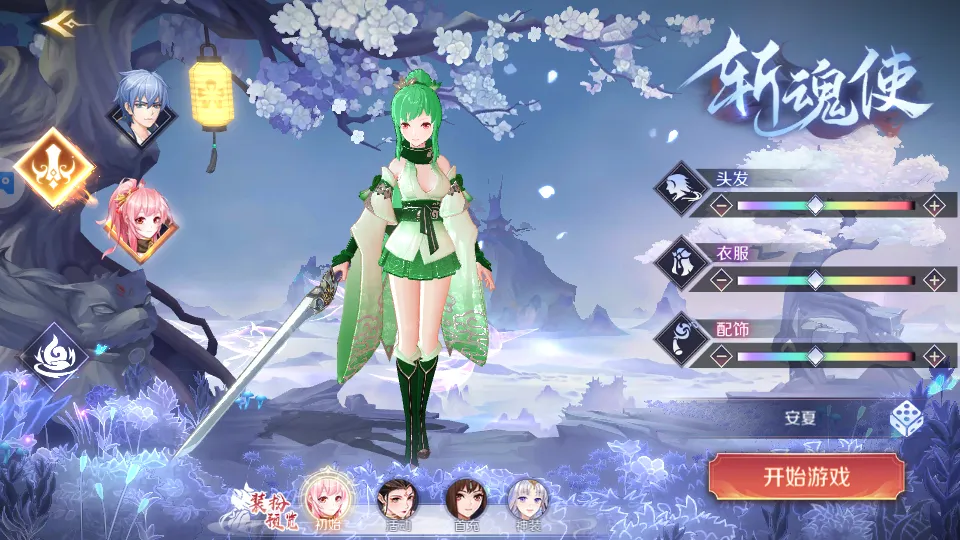The height and width of the screenshot is (540, 960).
Task: Preview the 神装 divine outfit
Action: 526,497
